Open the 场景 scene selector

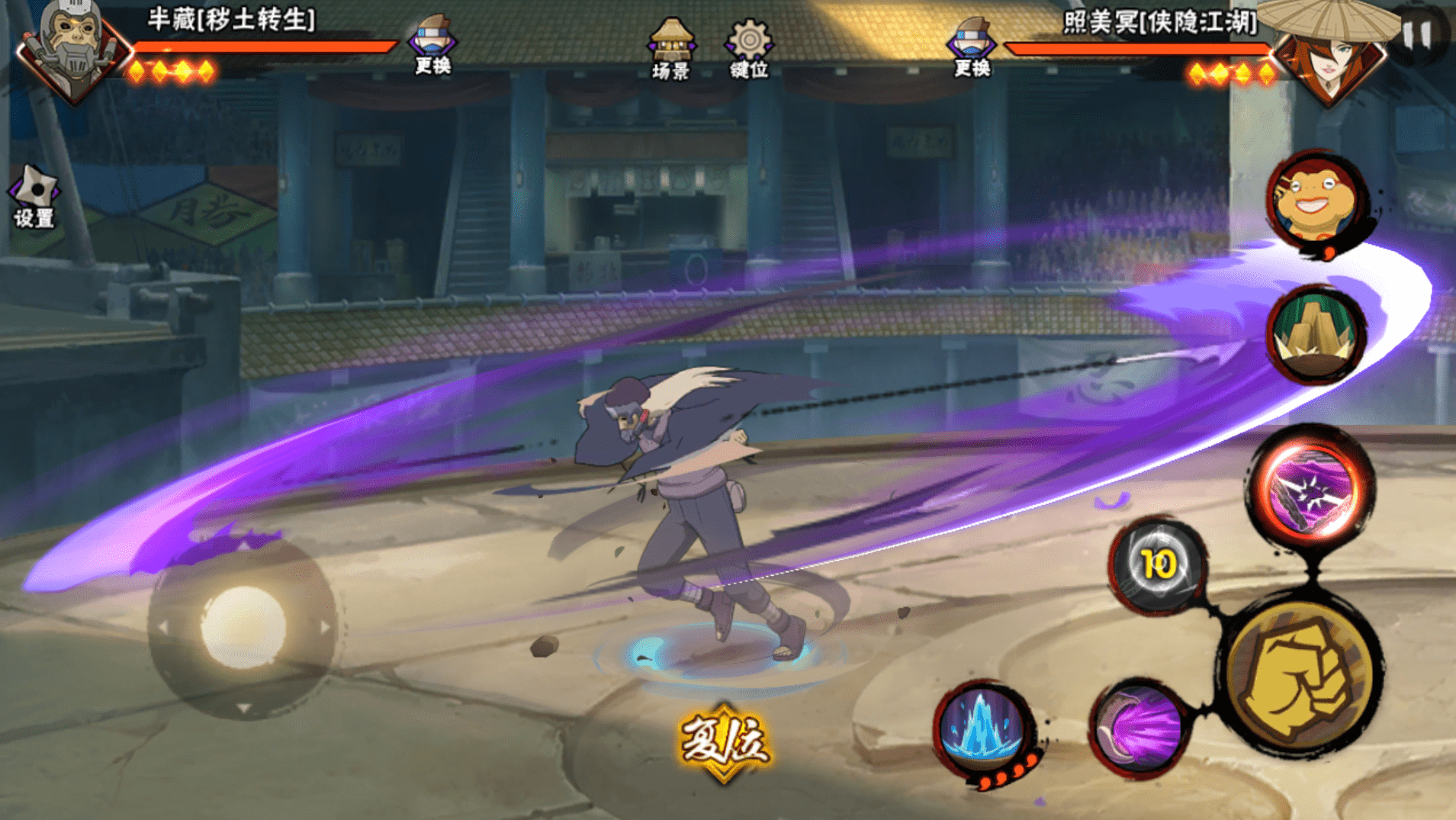tap(671, 49)
